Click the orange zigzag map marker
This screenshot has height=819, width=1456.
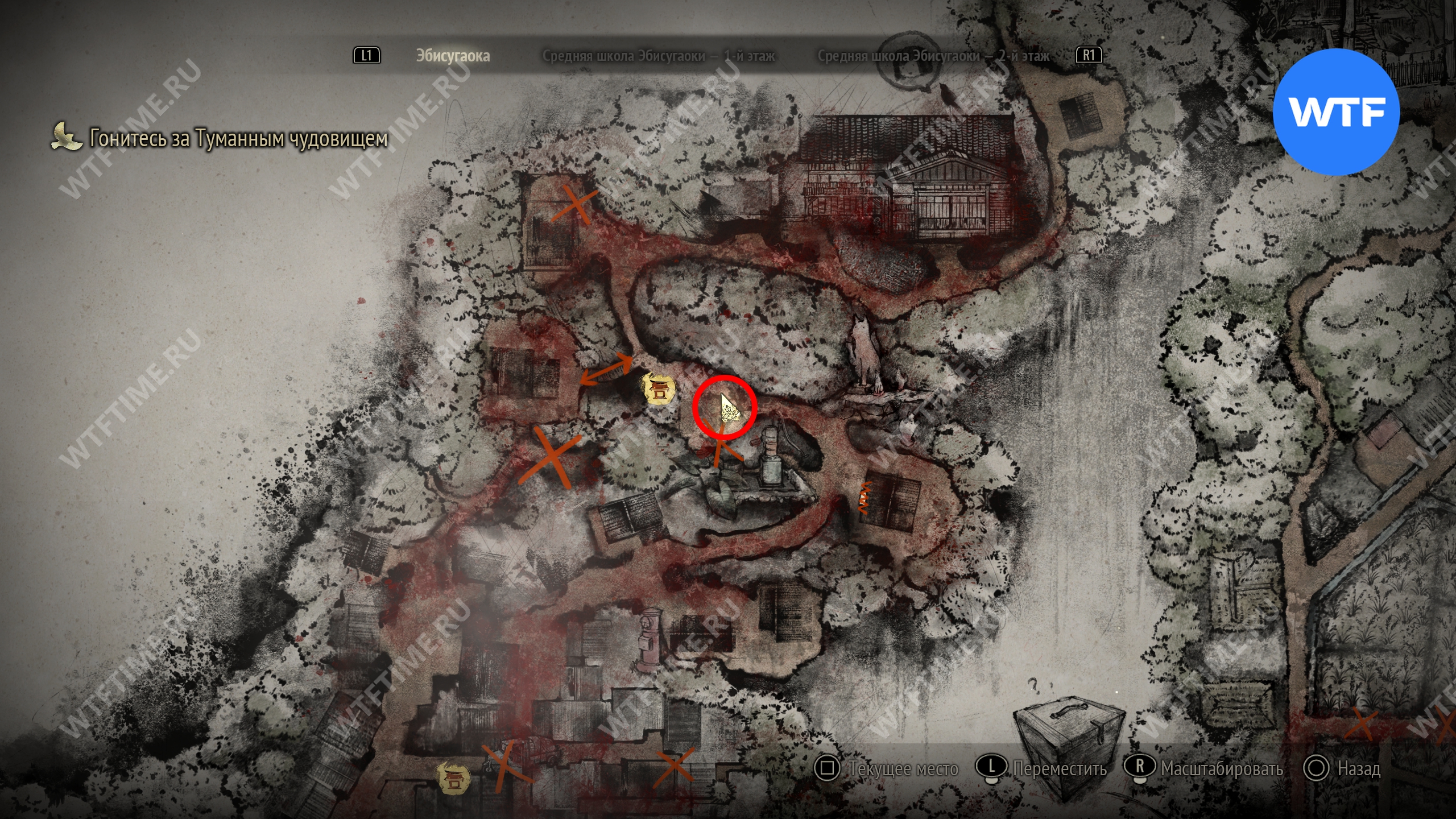865,498
